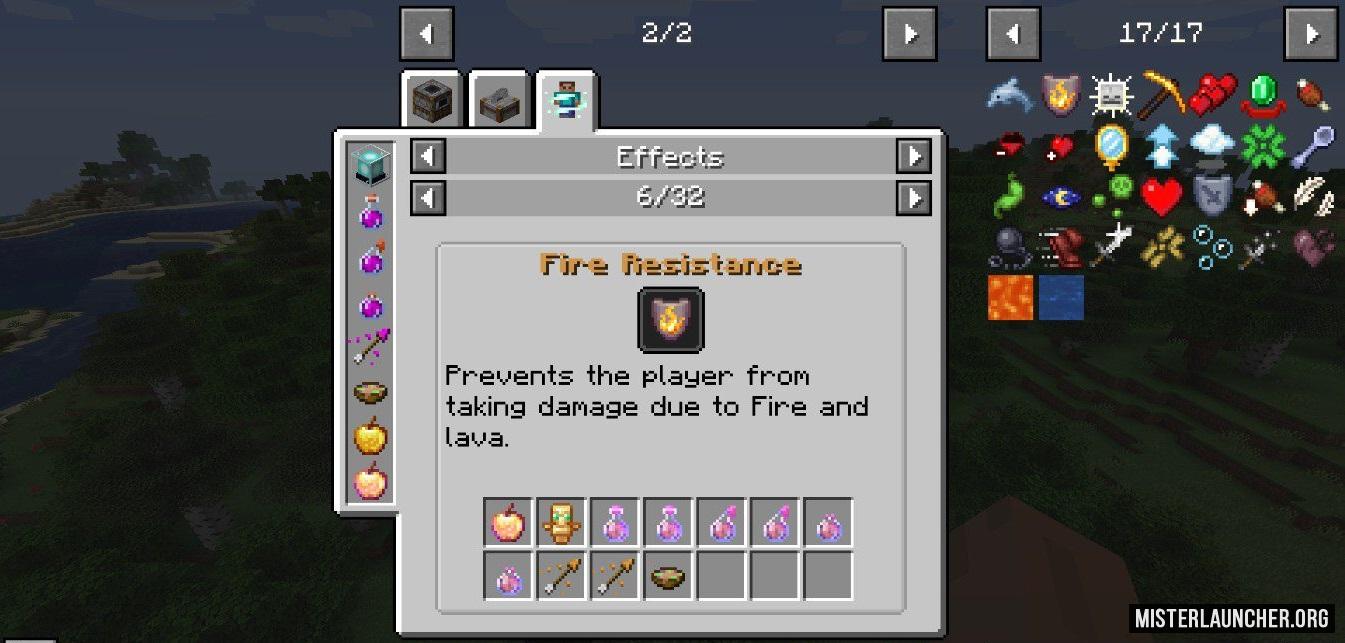Select the lava block icon
The height and width of the screenshot is (643, 1345).
pyautogui.click(x=1010, y=298)
